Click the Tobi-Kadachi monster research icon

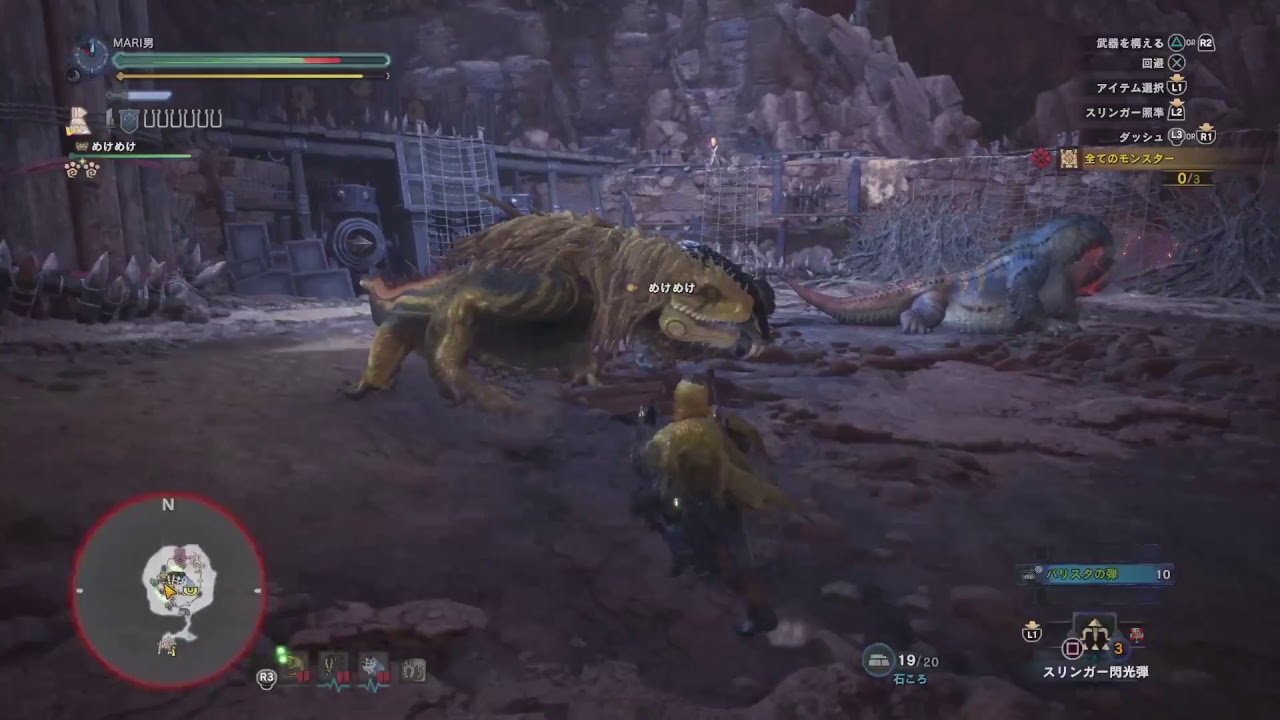369,664
